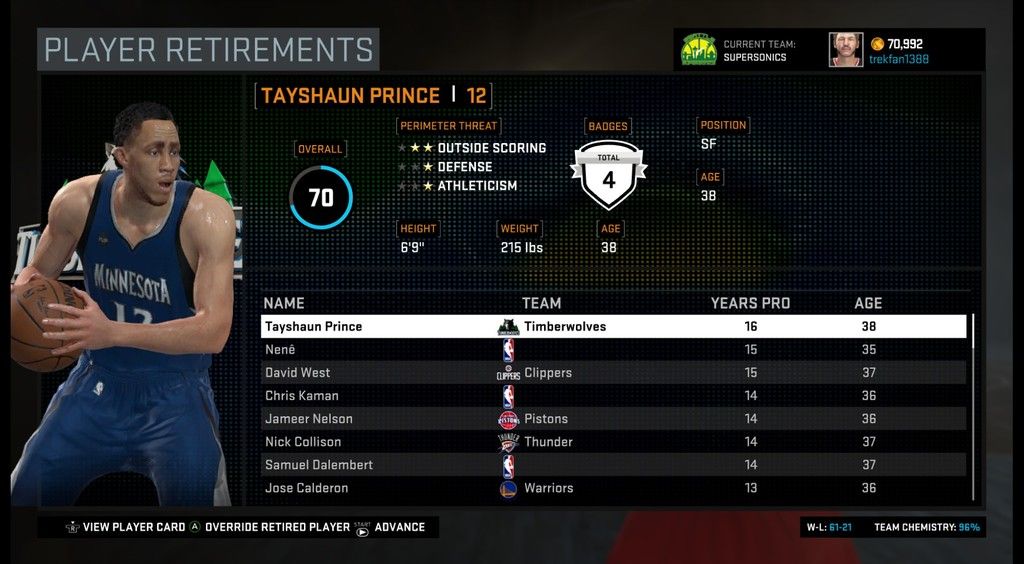Select the Nick Collison row

pos(612,442)
